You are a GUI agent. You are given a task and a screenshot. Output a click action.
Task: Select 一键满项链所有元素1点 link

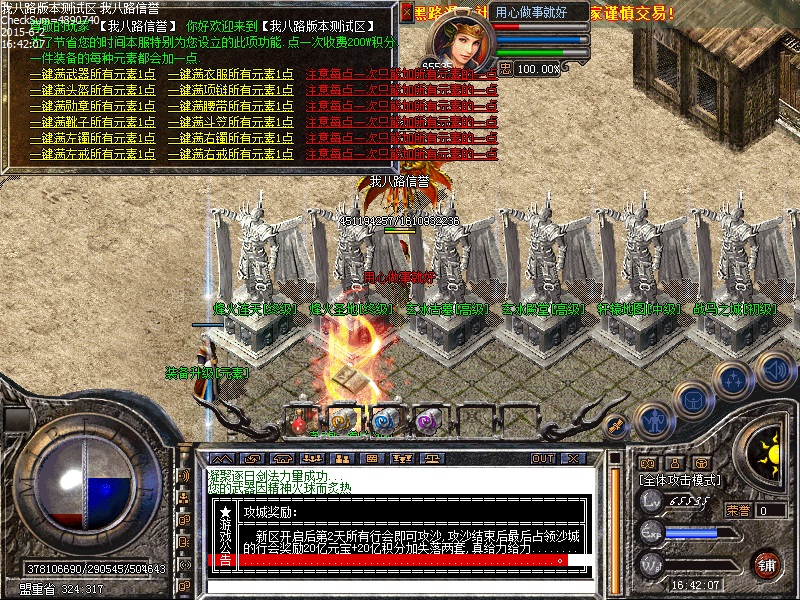230,91
